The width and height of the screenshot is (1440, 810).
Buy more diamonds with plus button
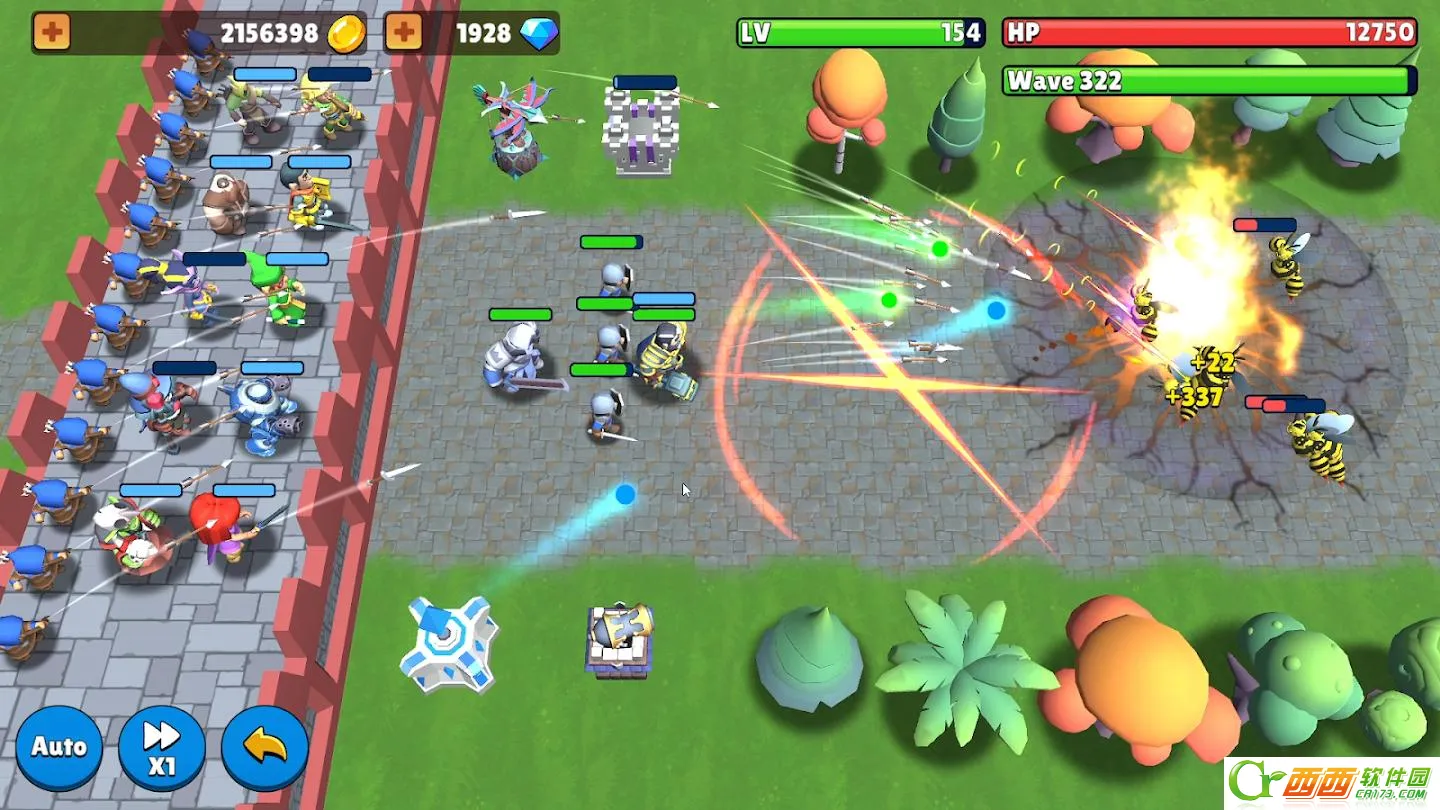pos(403,33)
